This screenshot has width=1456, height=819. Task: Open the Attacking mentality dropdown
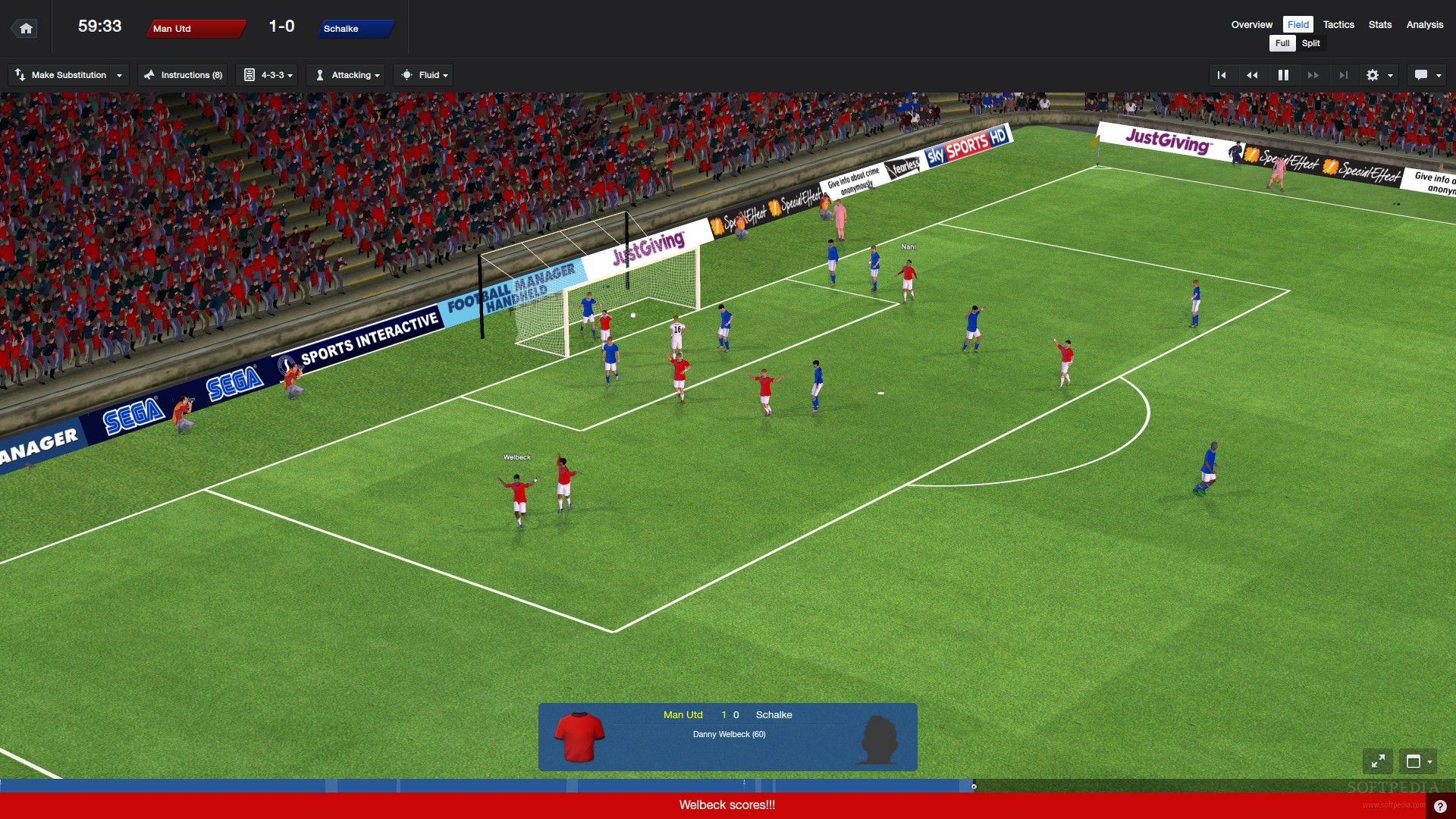click(x=347, y=75)
